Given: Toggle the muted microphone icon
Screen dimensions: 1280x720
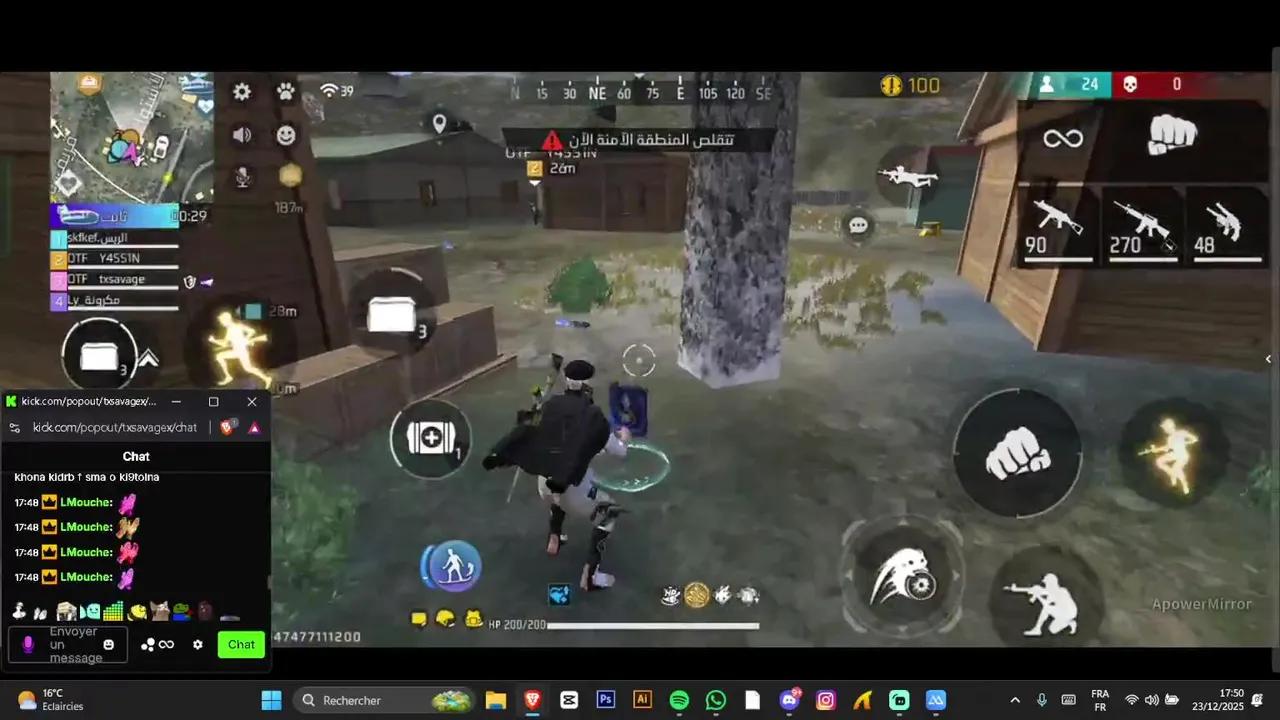Looking at the screenshot, I should 241,177.
